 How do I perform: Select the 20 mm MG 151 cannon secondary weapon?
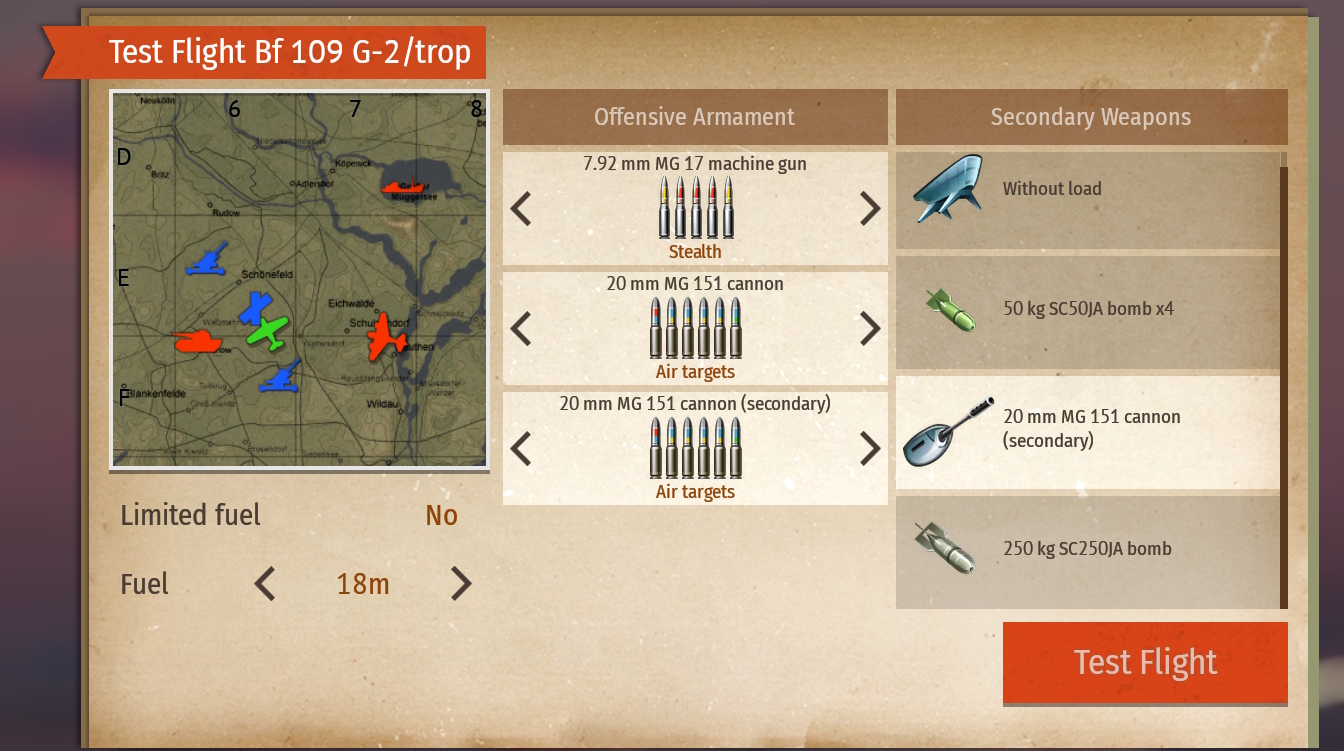[x=1088, y=429]
